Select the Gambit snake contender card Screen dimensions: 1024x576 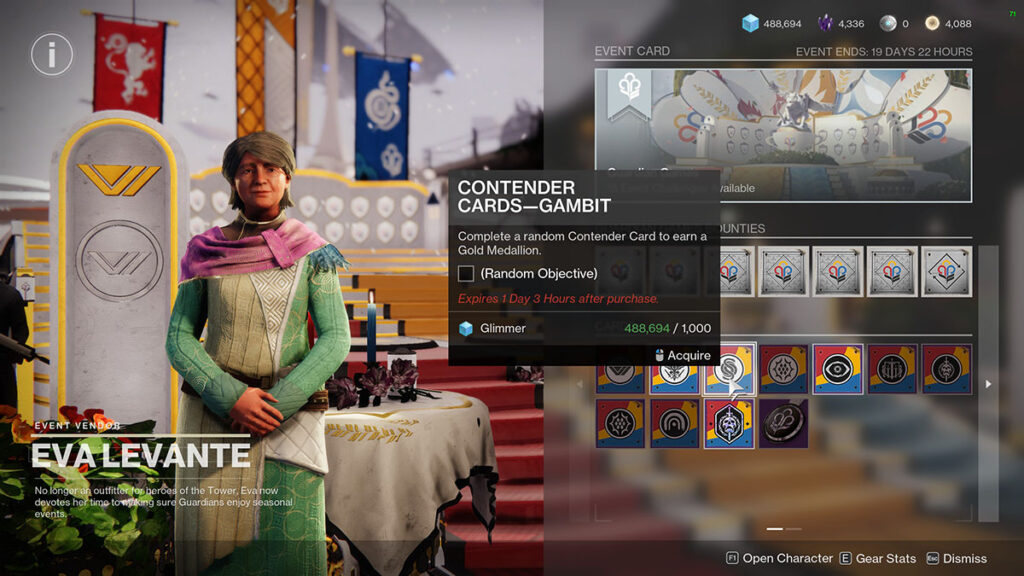point(729,369)
